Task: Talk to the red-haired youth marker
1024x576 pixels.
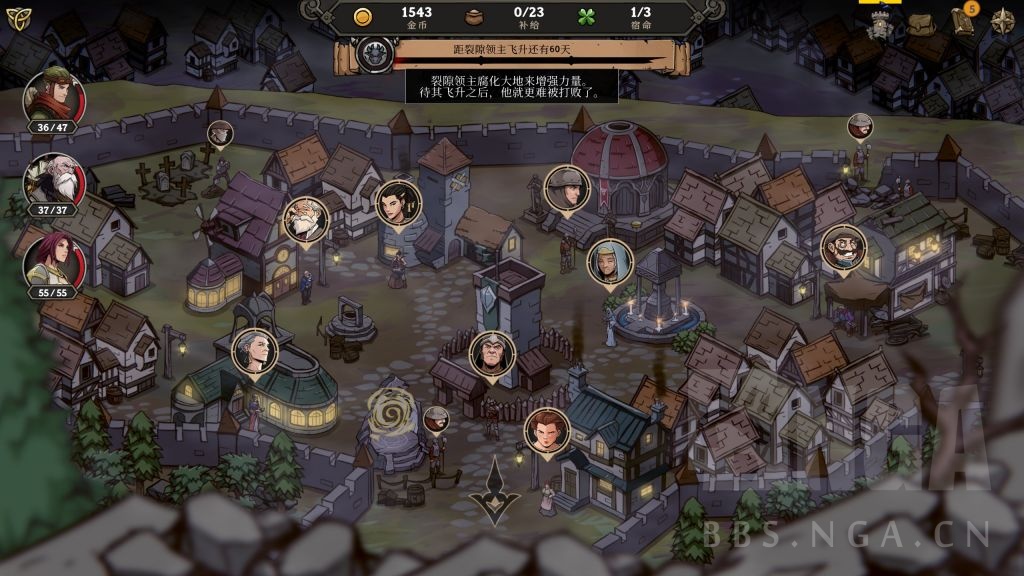Action: tap(546, 431)
